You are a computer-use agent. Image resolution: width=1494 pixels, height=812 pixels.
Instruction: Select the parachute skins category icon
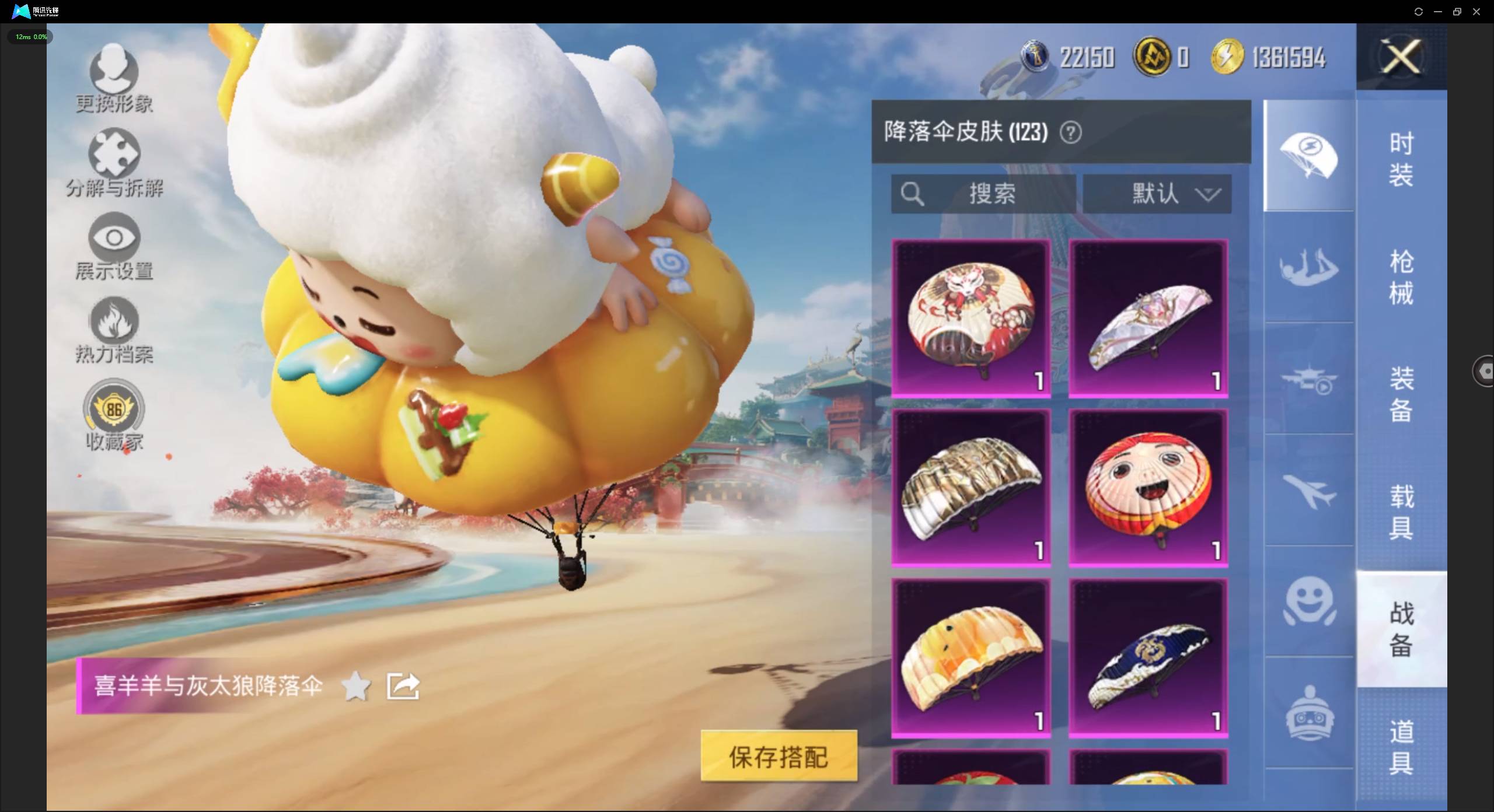pyautogui.click(x=1309, y=156)
